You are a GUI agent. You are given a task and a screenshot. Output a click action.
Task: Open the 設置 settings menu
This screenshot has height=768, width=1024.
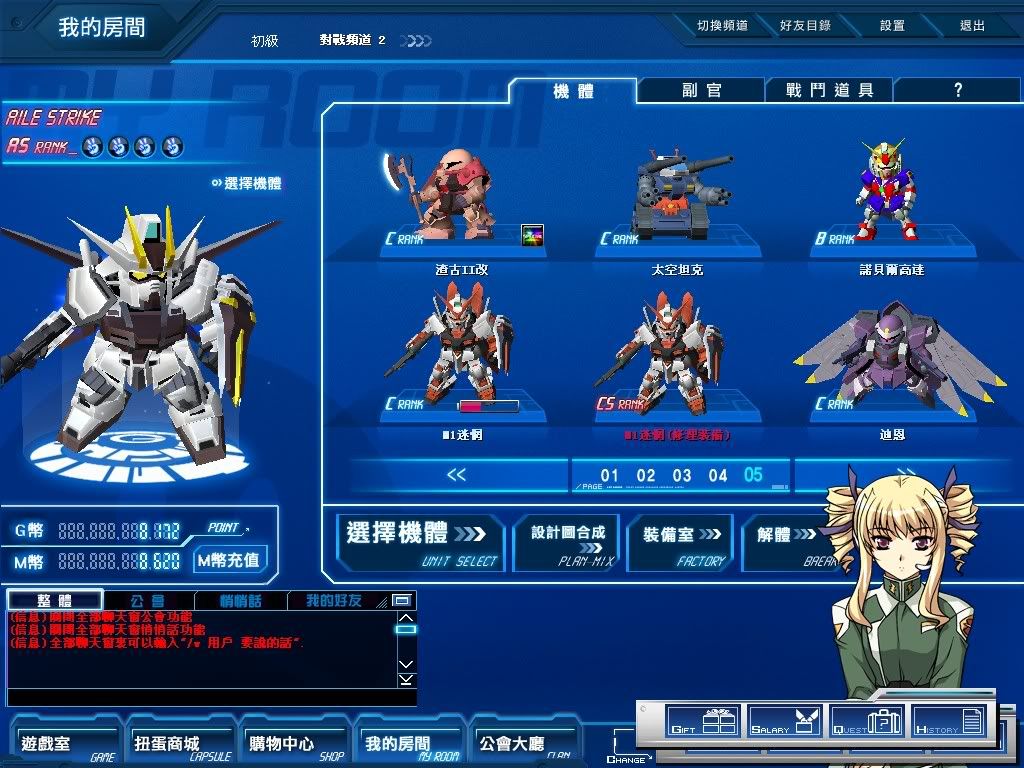(x=892, y=26)
